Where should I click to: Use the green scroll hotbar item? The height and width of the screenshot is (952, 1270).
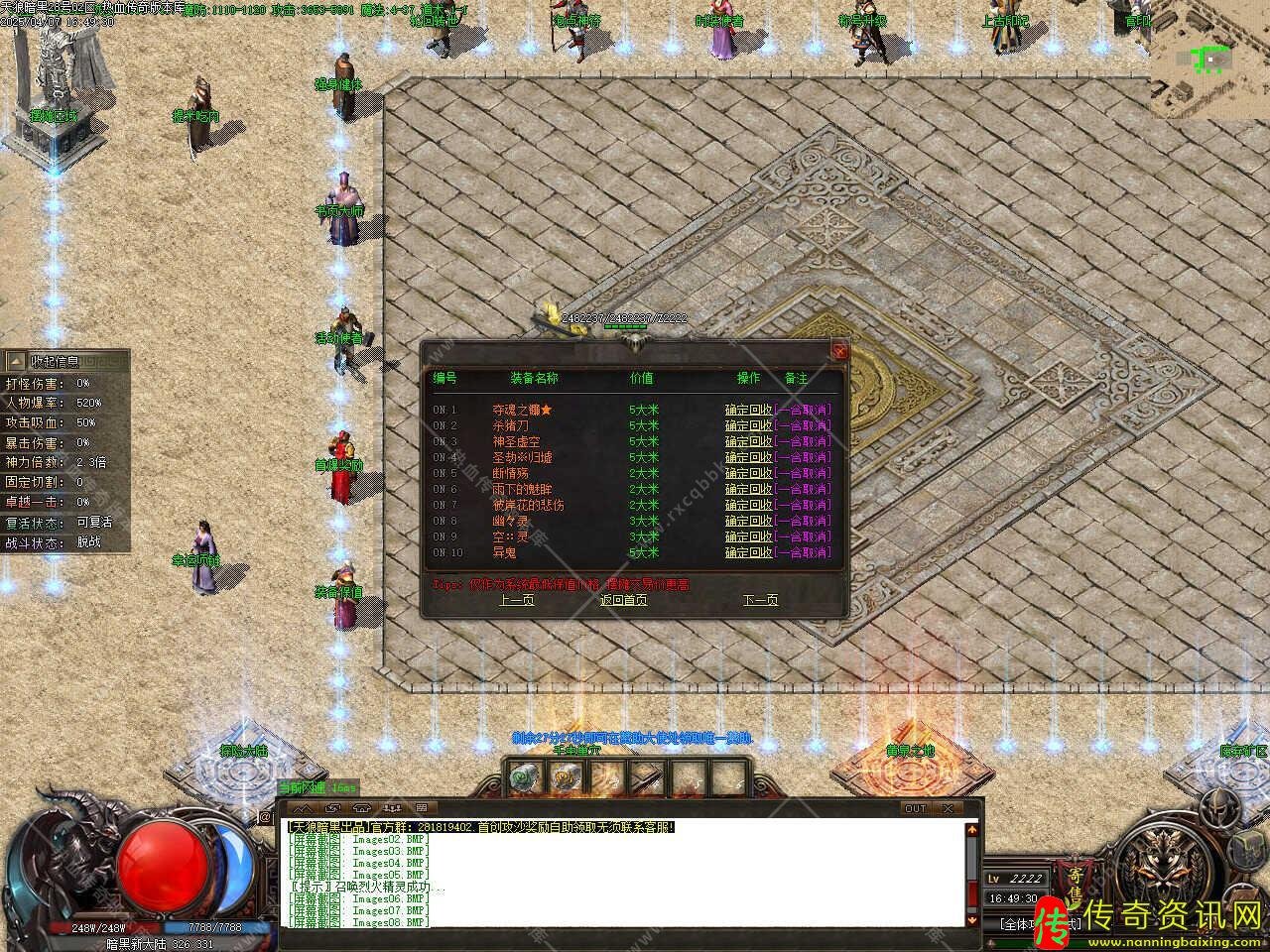click(x=523, y=777)
